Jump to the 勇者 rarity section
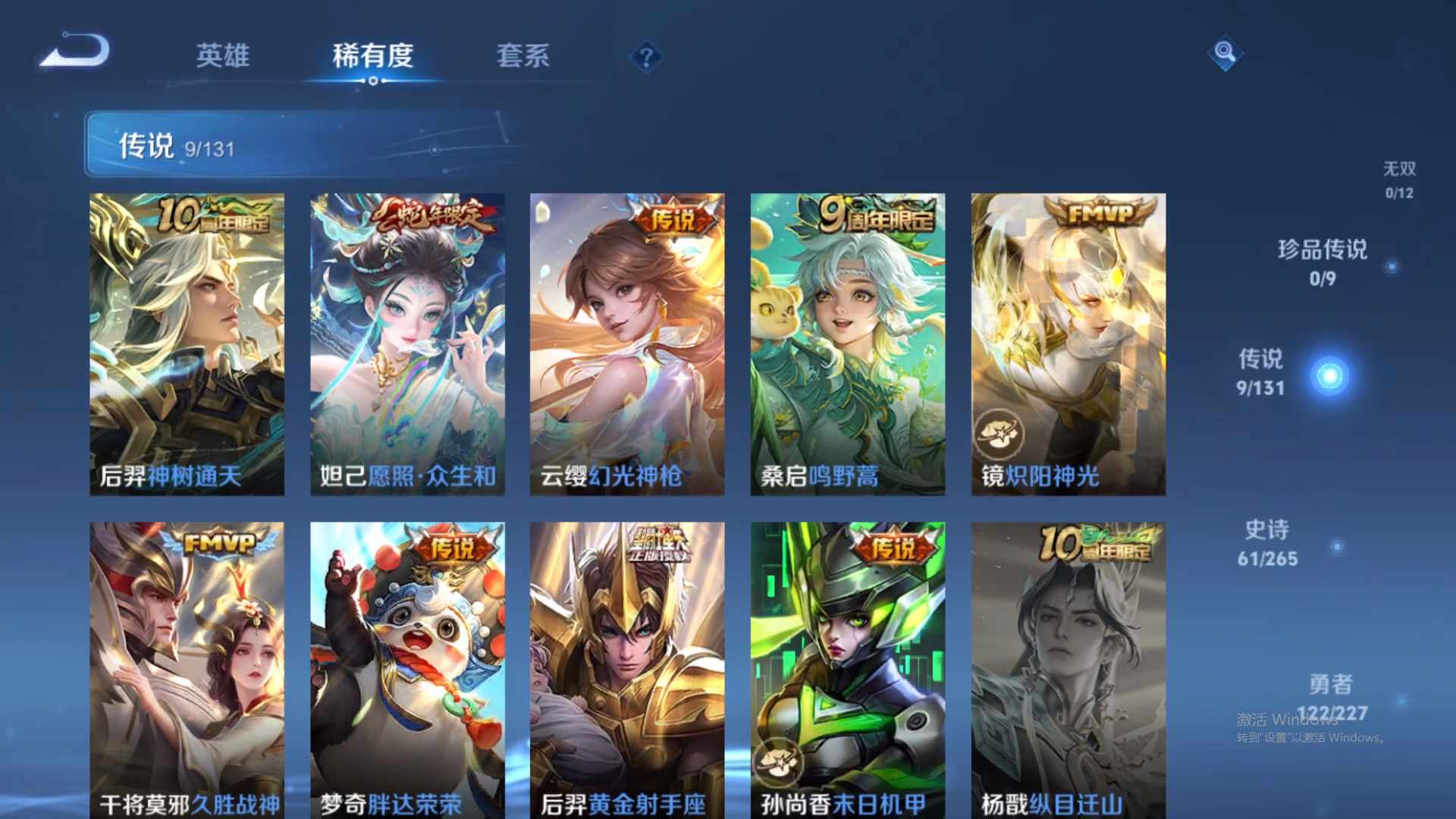 coord(1331,696)
